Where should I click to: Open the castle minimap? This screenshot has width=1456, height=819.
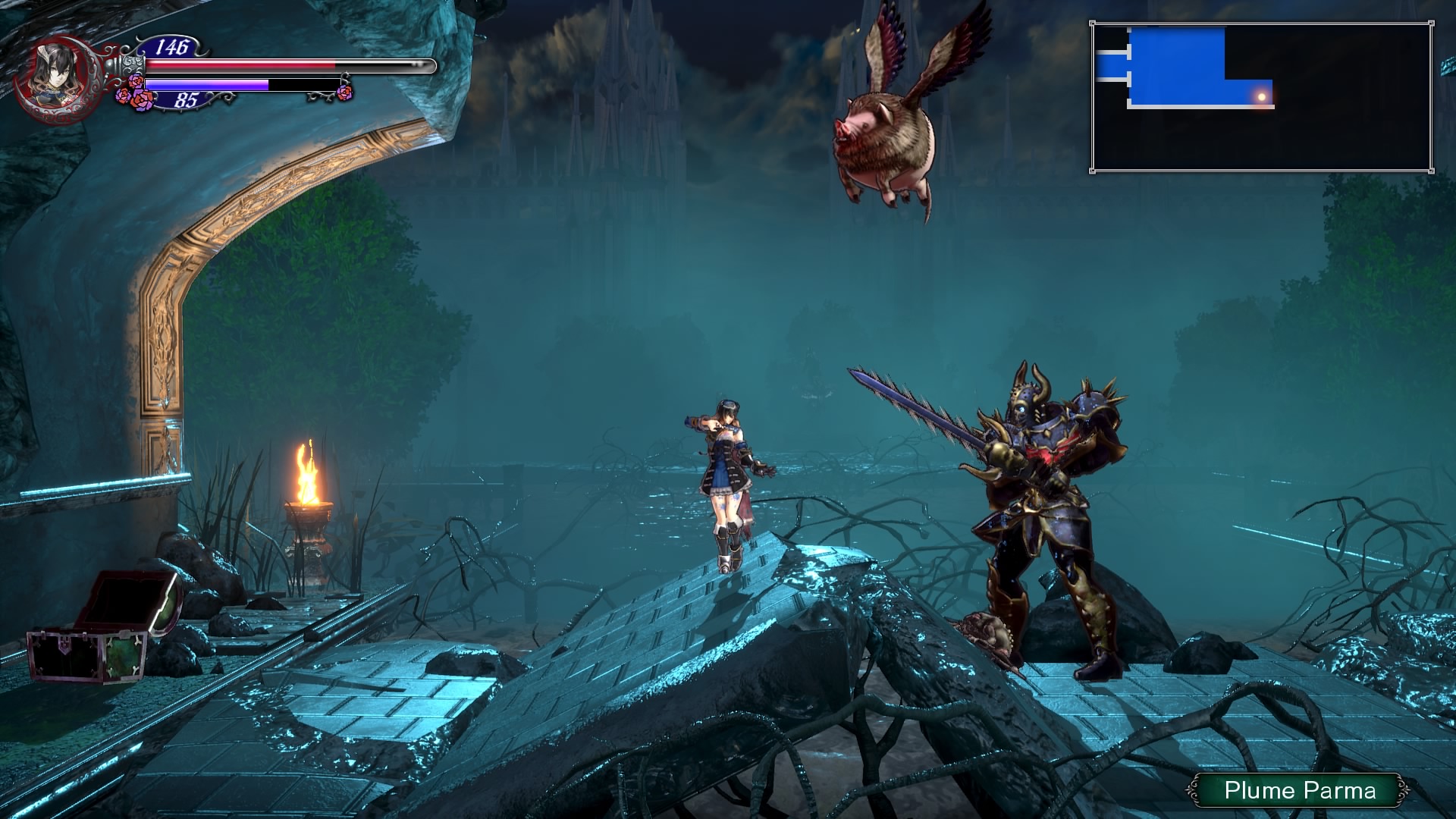[1262, 98]
